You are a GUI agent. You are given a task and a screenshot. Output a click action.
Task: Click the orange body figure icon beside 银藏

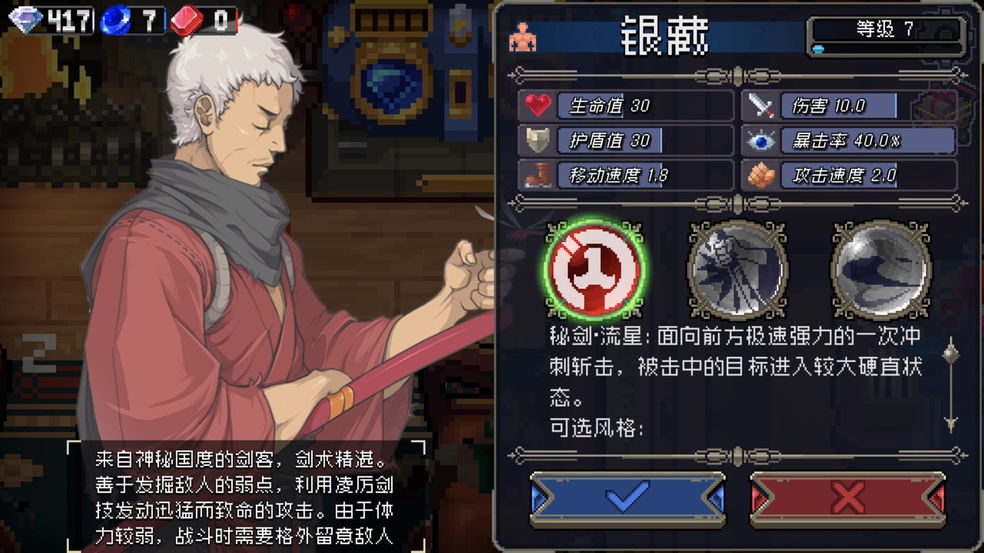523,37
